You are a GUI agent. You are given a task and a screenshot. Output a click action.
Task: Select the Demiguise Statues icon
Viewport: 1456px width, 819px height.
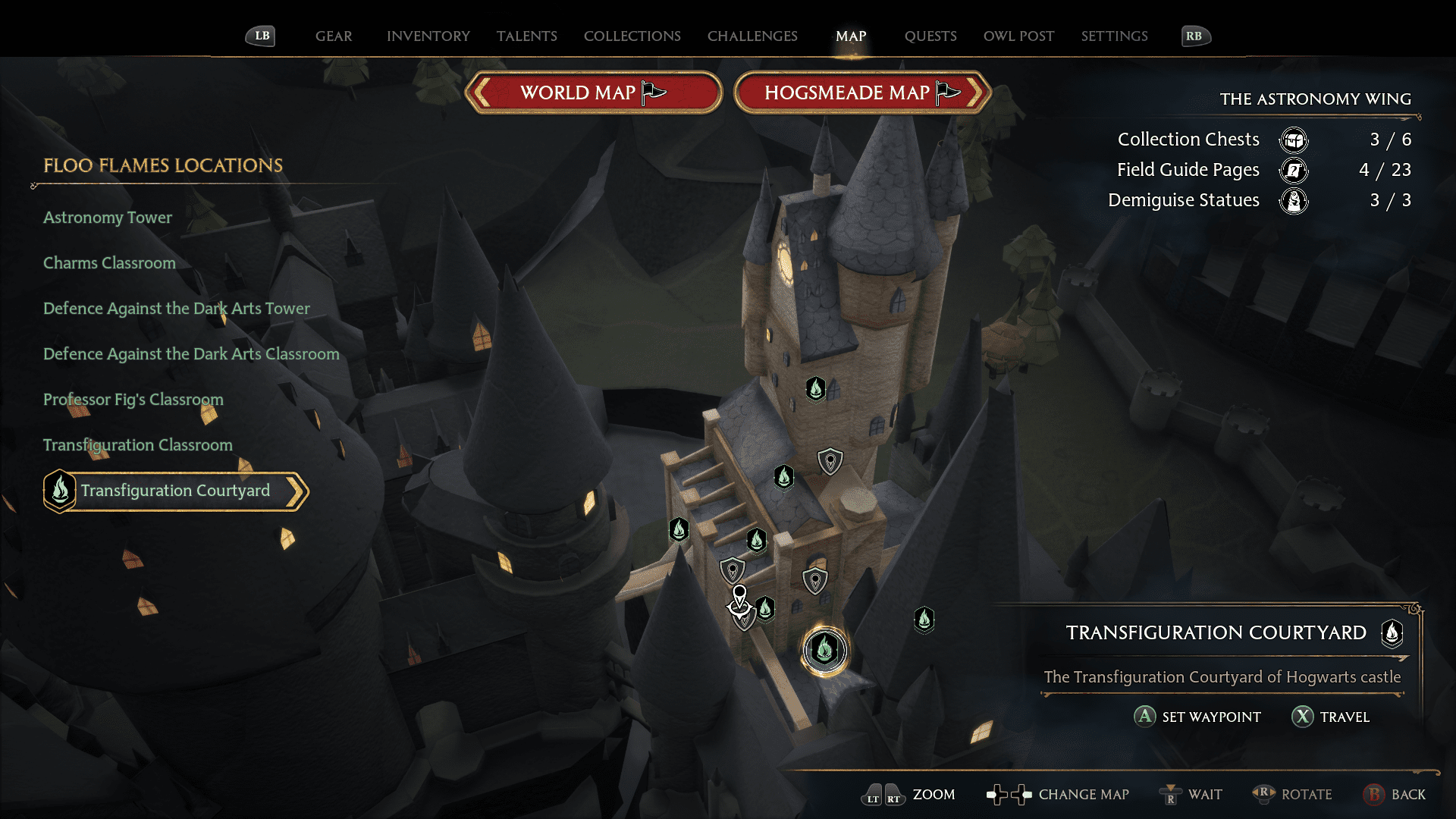point(1294,201)
